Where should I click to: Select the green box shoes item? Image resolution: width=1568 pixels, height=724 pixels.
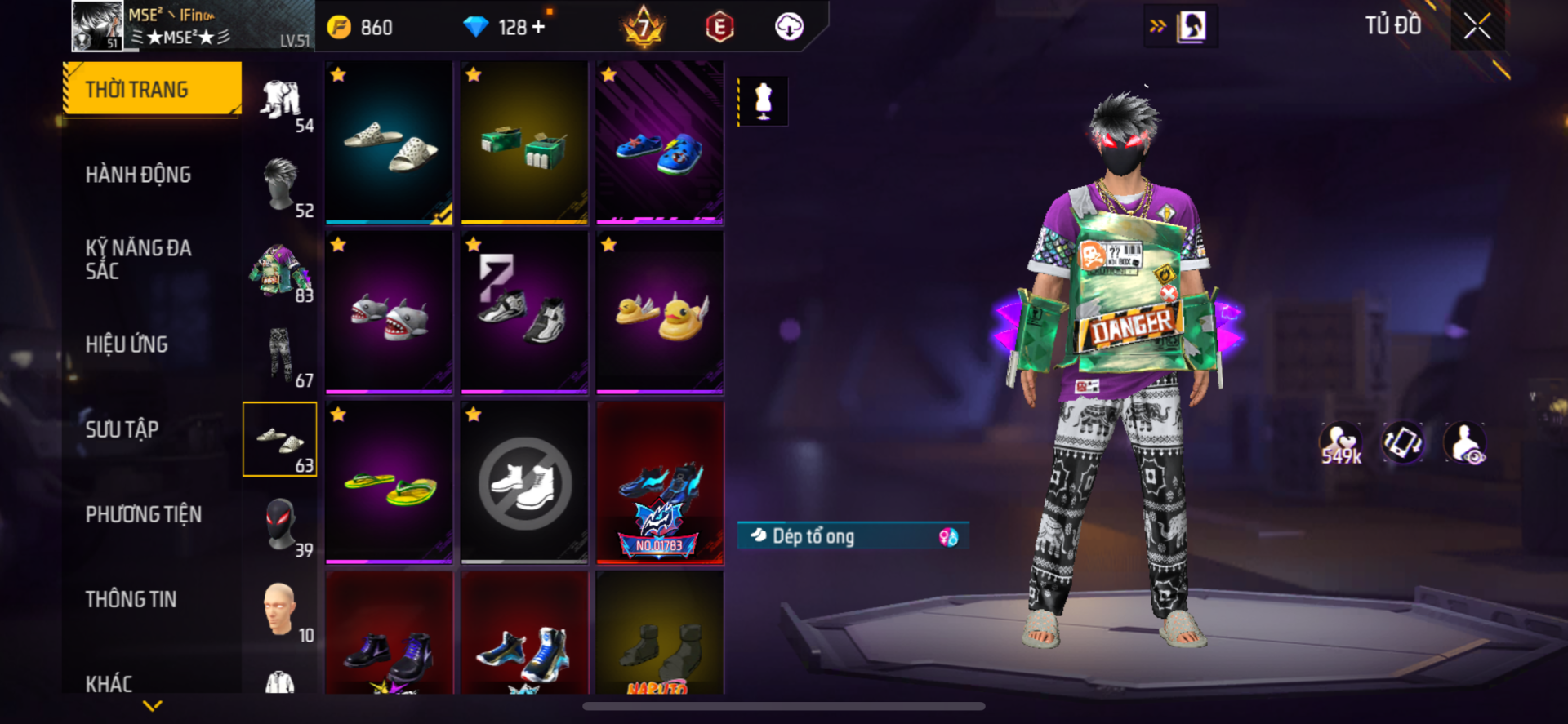[524, 143]
